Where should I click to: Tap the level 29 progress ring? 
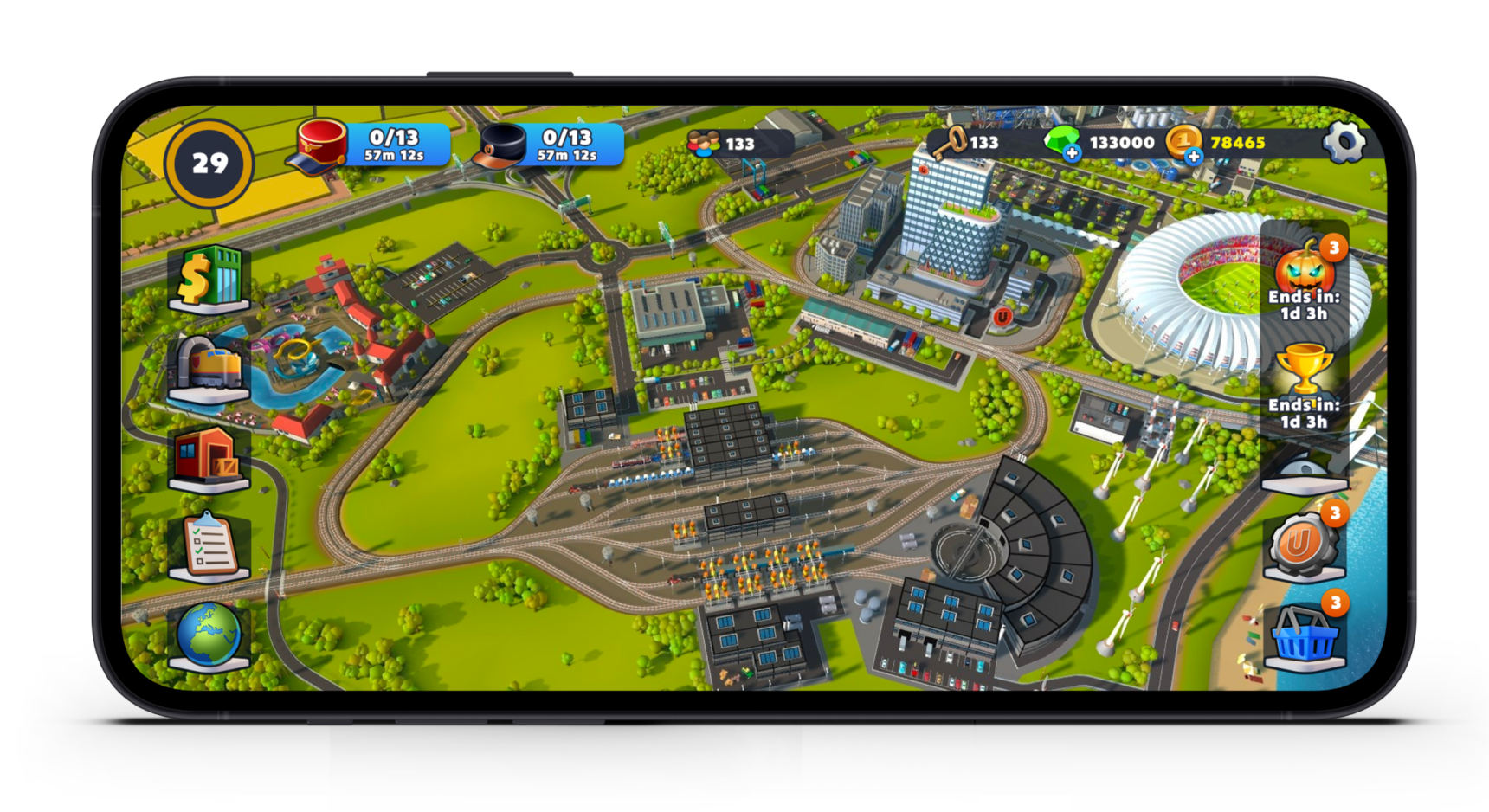pyautogui.click(x=208, y=162)
